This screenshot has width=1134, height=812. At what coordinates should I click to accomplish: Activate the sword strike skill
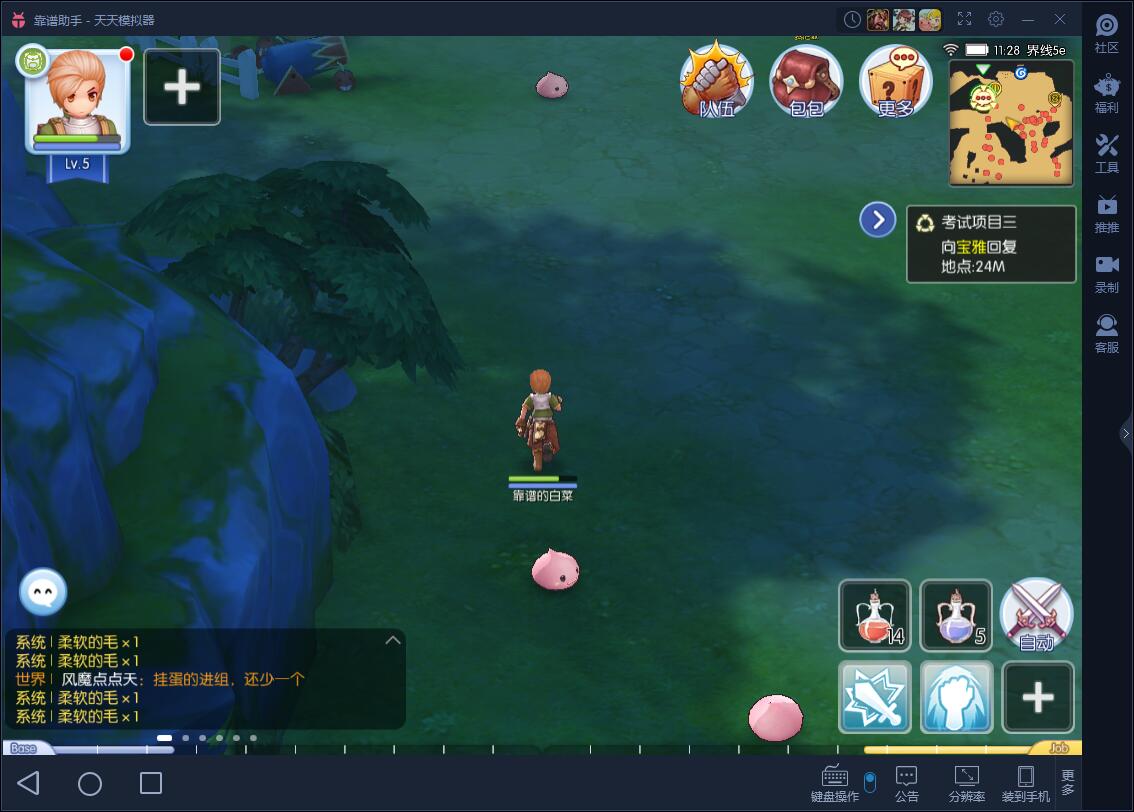875,697
